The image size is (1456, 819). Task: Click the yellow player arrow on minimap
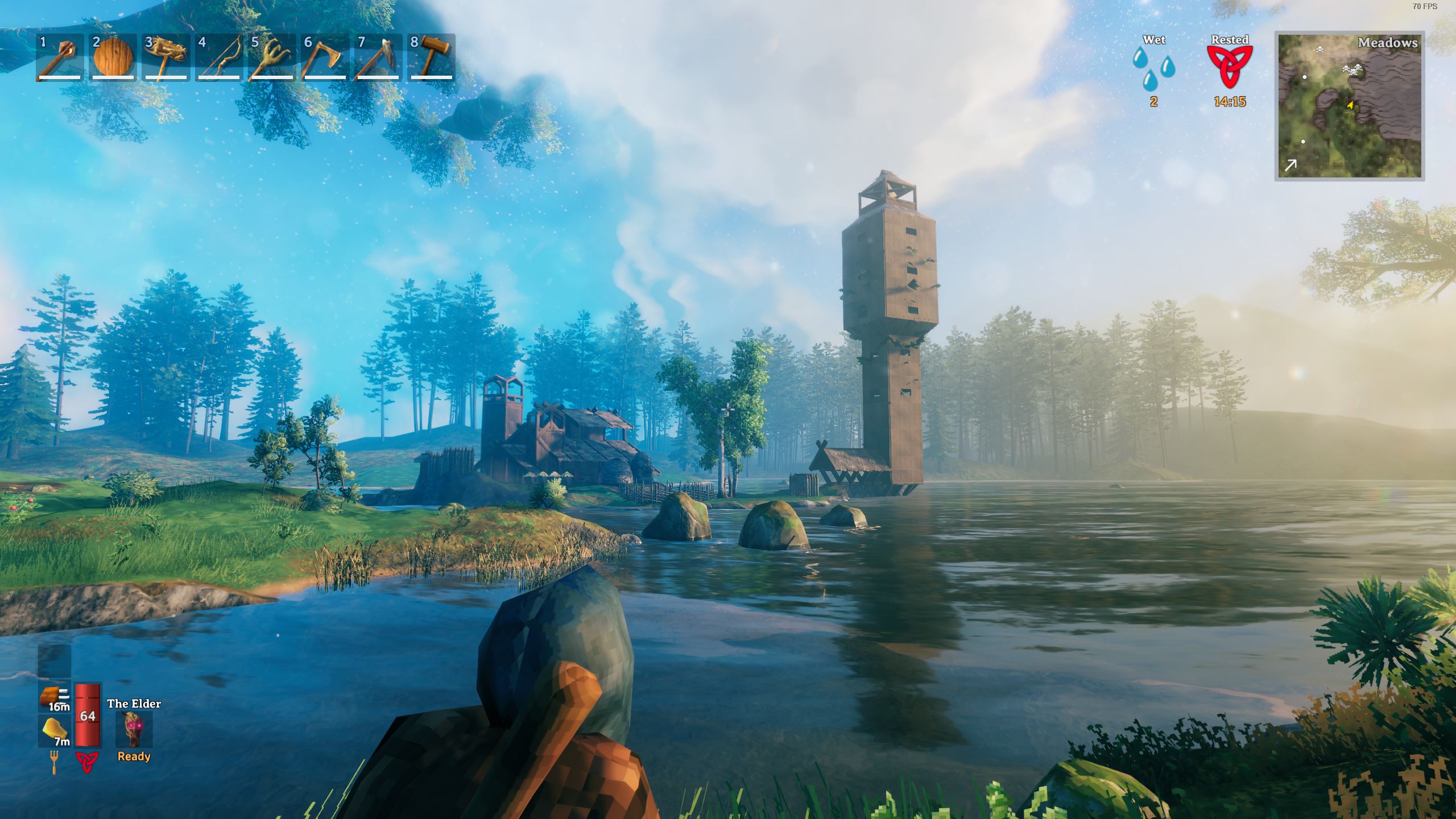pyautogui.click(x=1350, y=105)
